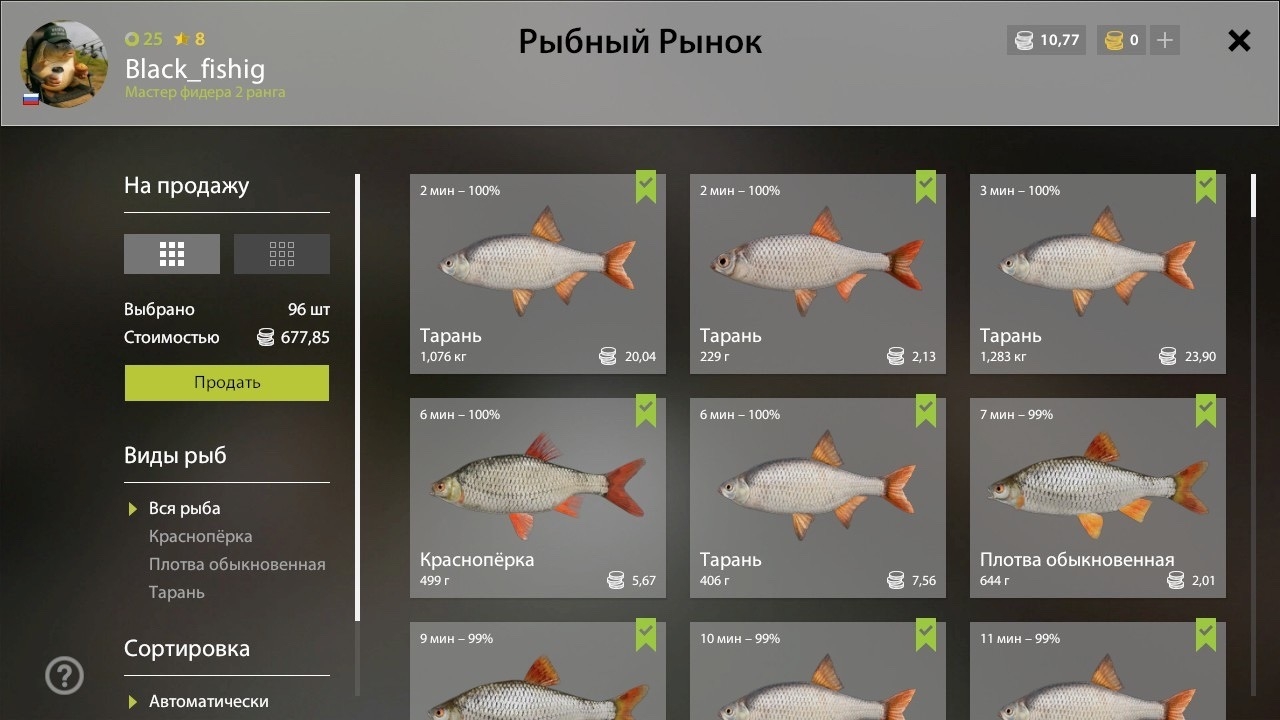Viewport: 1280px width, 720px height.
Task: Click the Продать sell button
Action: [226, 383]
